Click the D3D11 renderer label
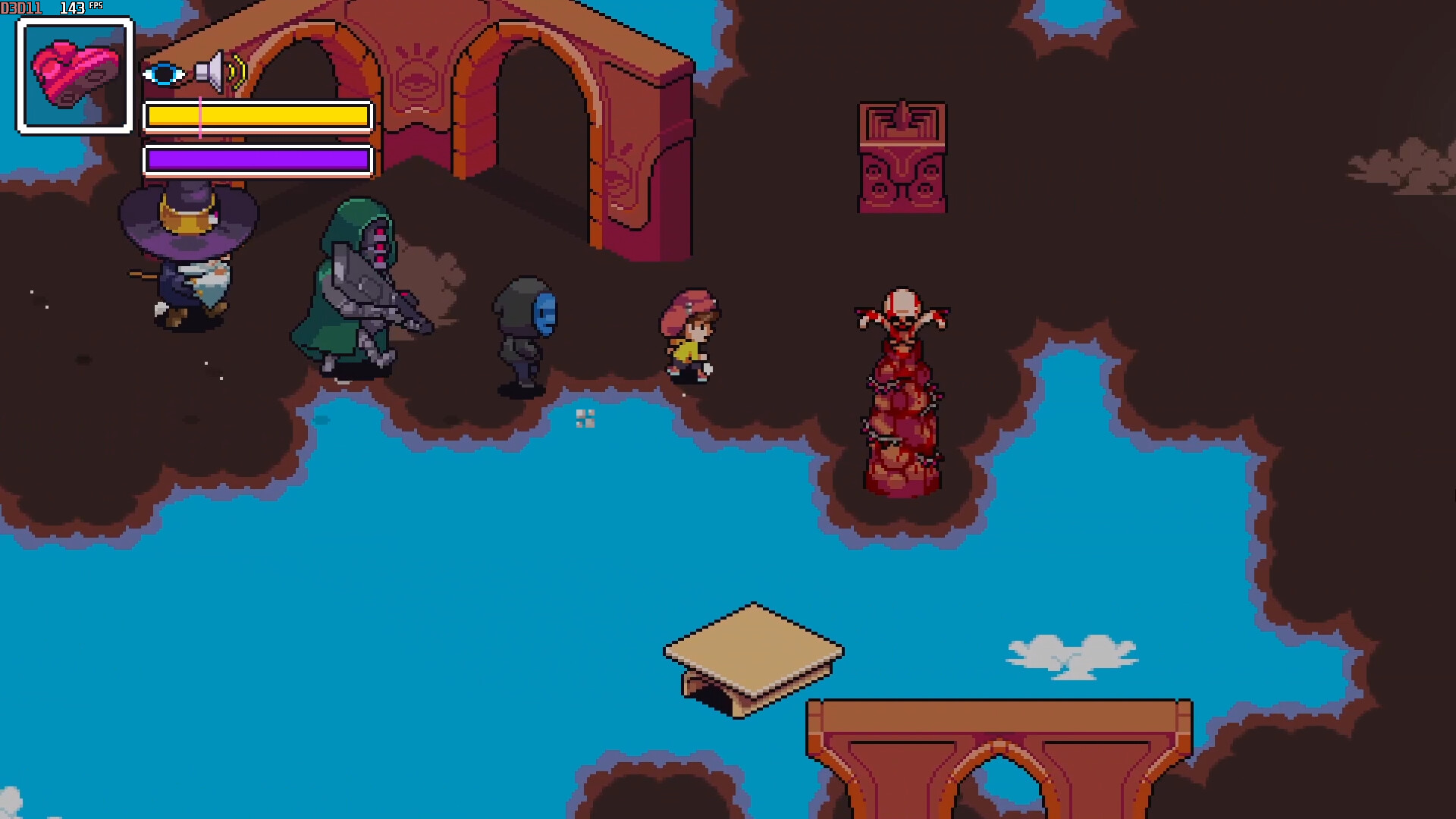 [20, 6]
